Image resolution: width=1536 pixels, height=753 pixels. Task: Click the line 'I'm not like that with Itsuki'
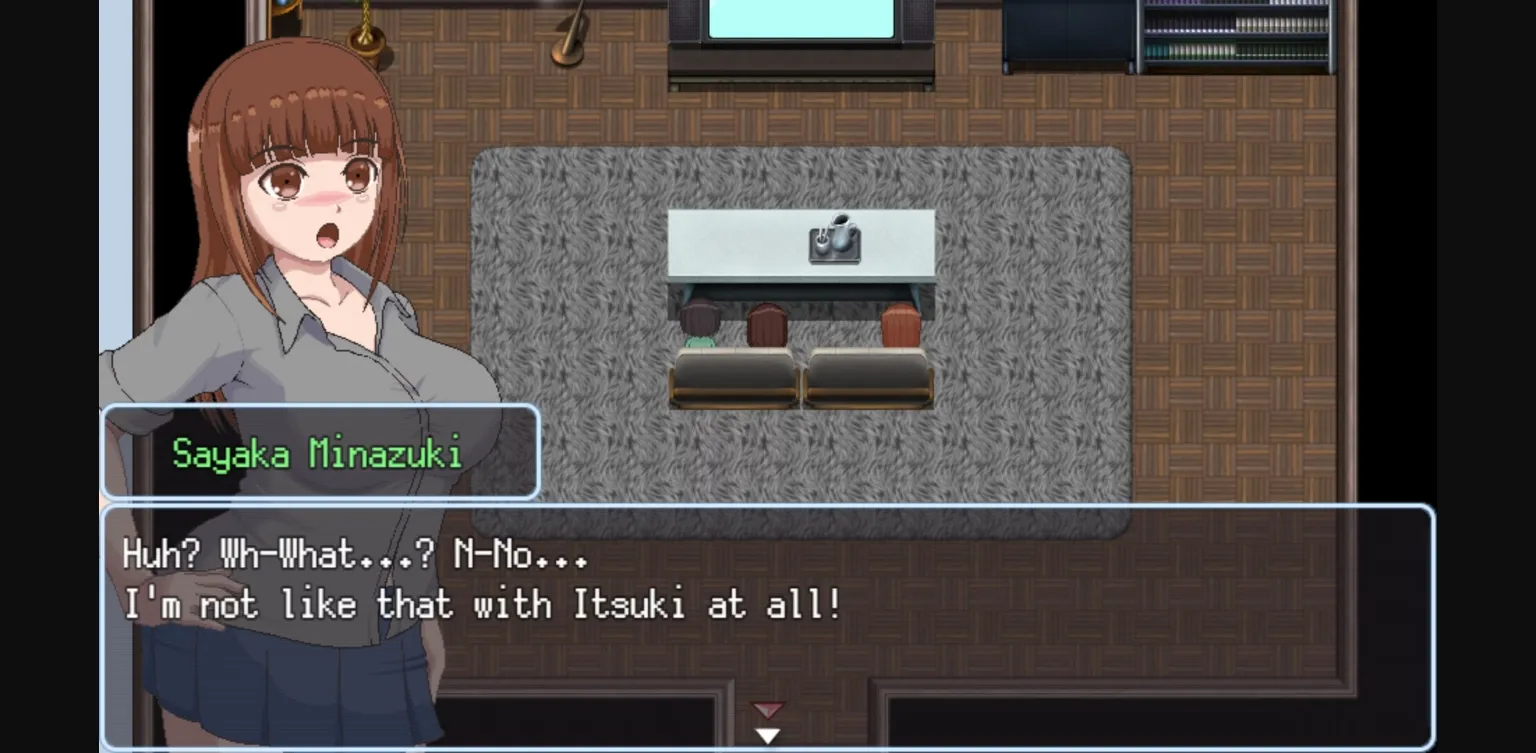(x=480, y=604)
